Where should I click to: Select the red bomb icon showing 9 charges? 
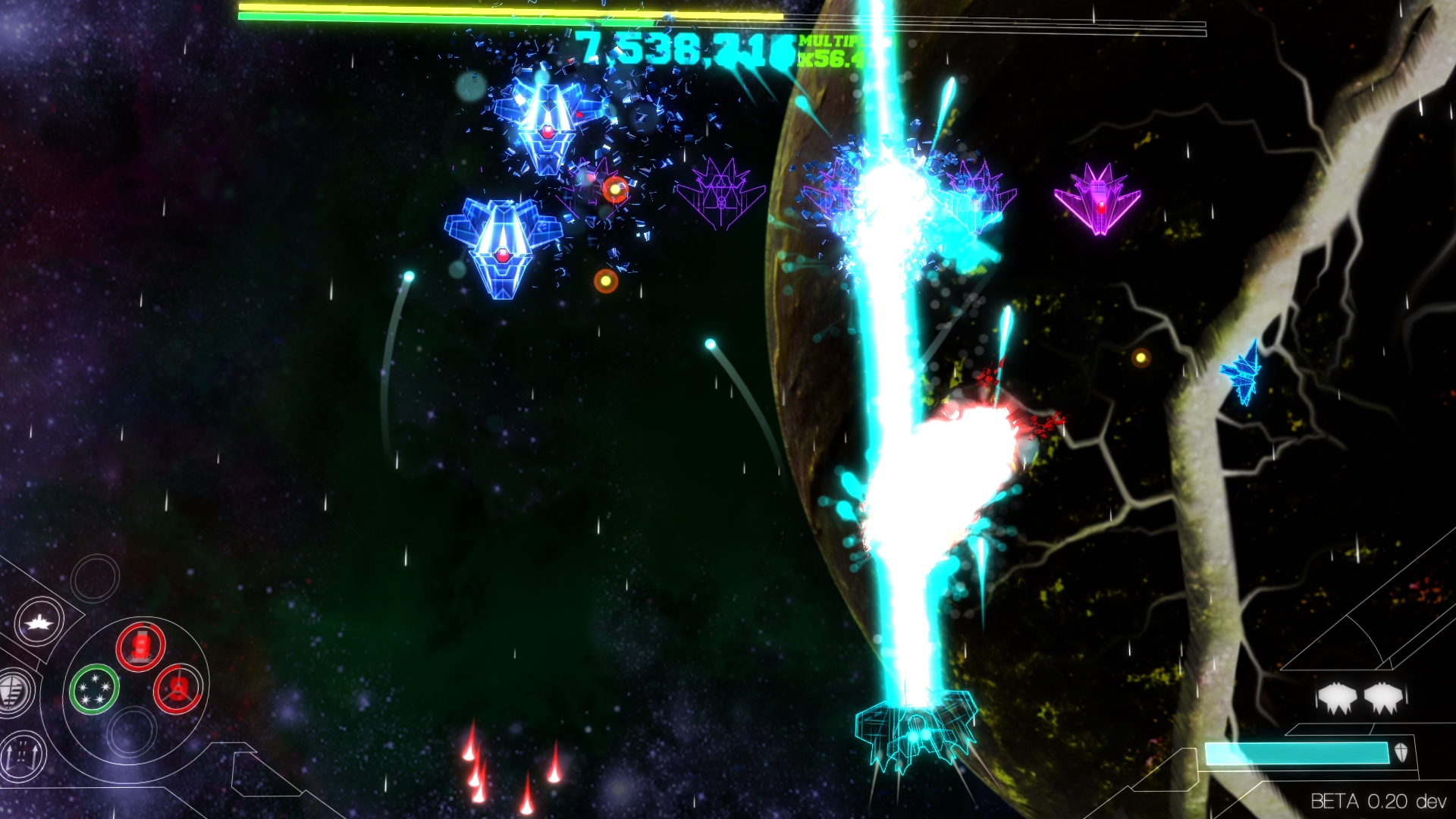click(140, 645)
